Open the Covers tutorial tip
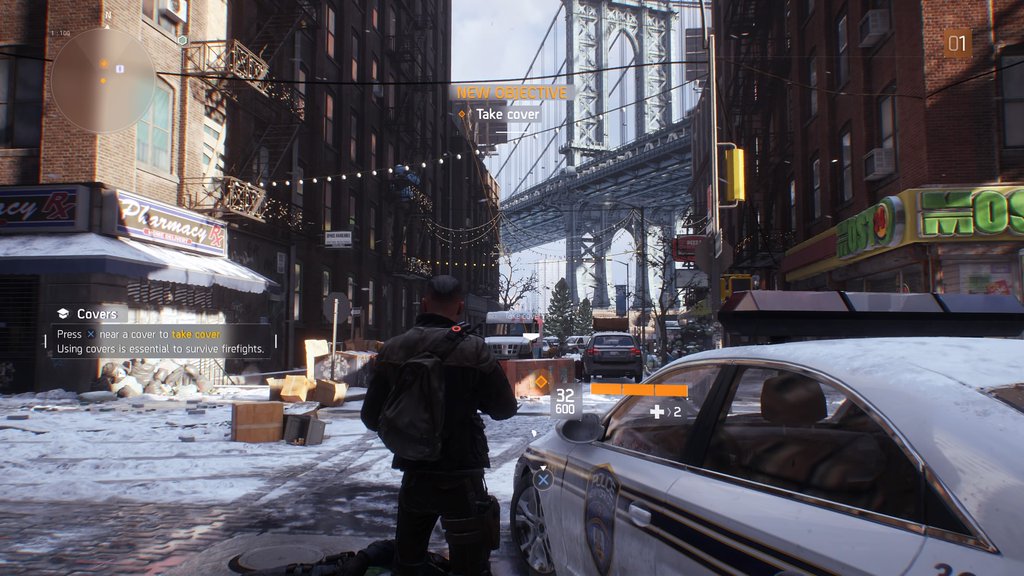Screen dimensions: 1024x576 point(97,314)
